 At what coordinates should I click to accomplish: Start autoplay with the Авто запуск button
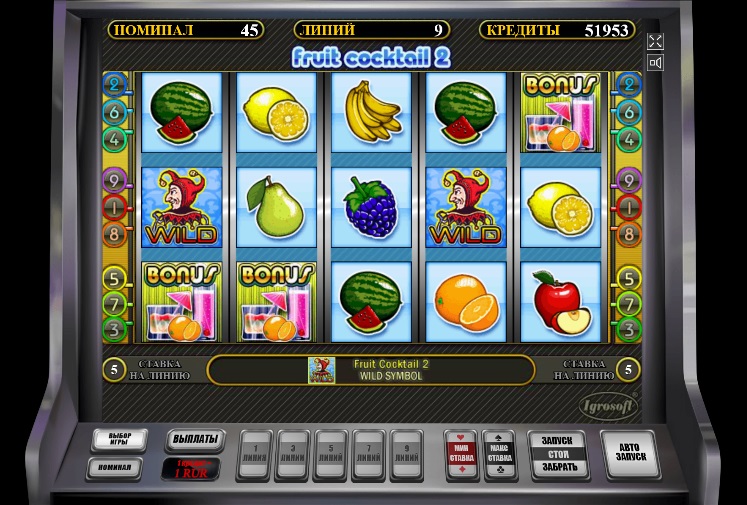630,455
